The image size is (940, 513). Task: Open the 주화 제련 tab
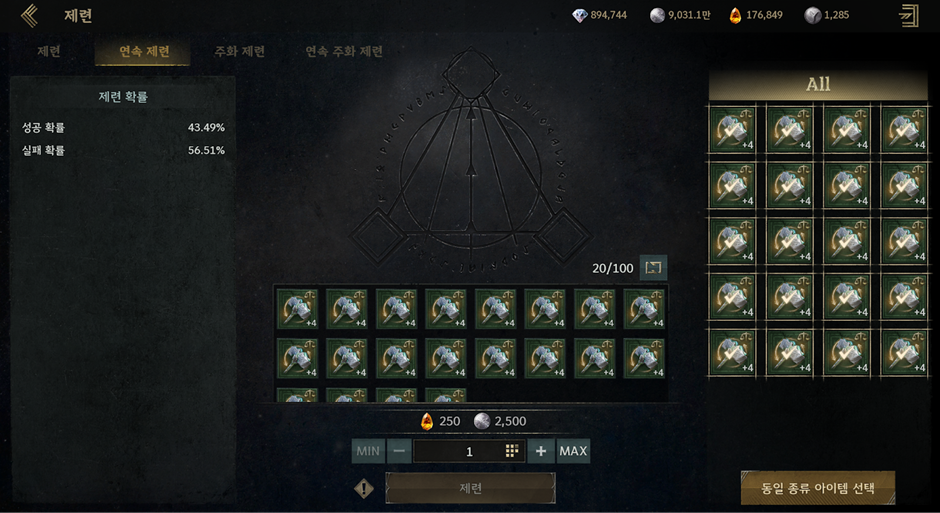click(x=240, y=51)
